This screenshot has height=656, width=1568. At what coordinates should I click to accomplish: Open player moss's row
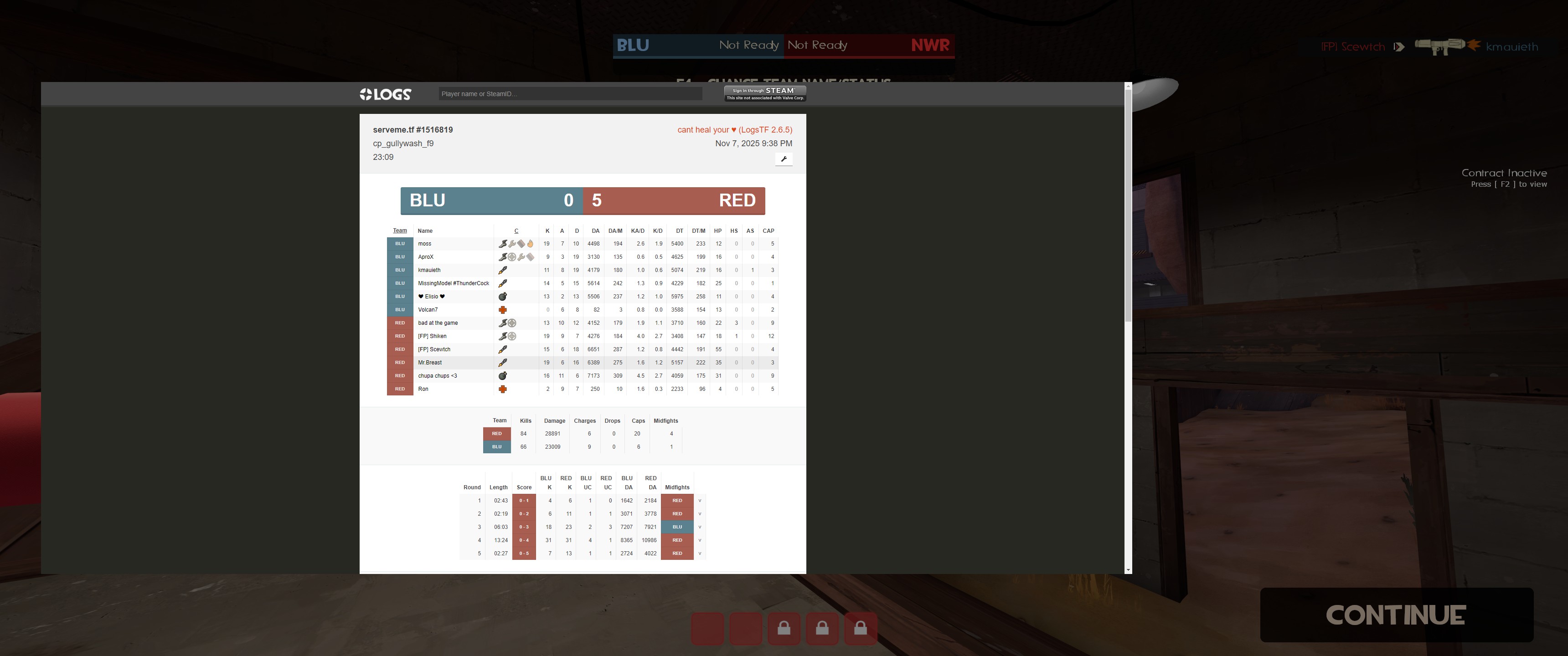tap(425, 244)
